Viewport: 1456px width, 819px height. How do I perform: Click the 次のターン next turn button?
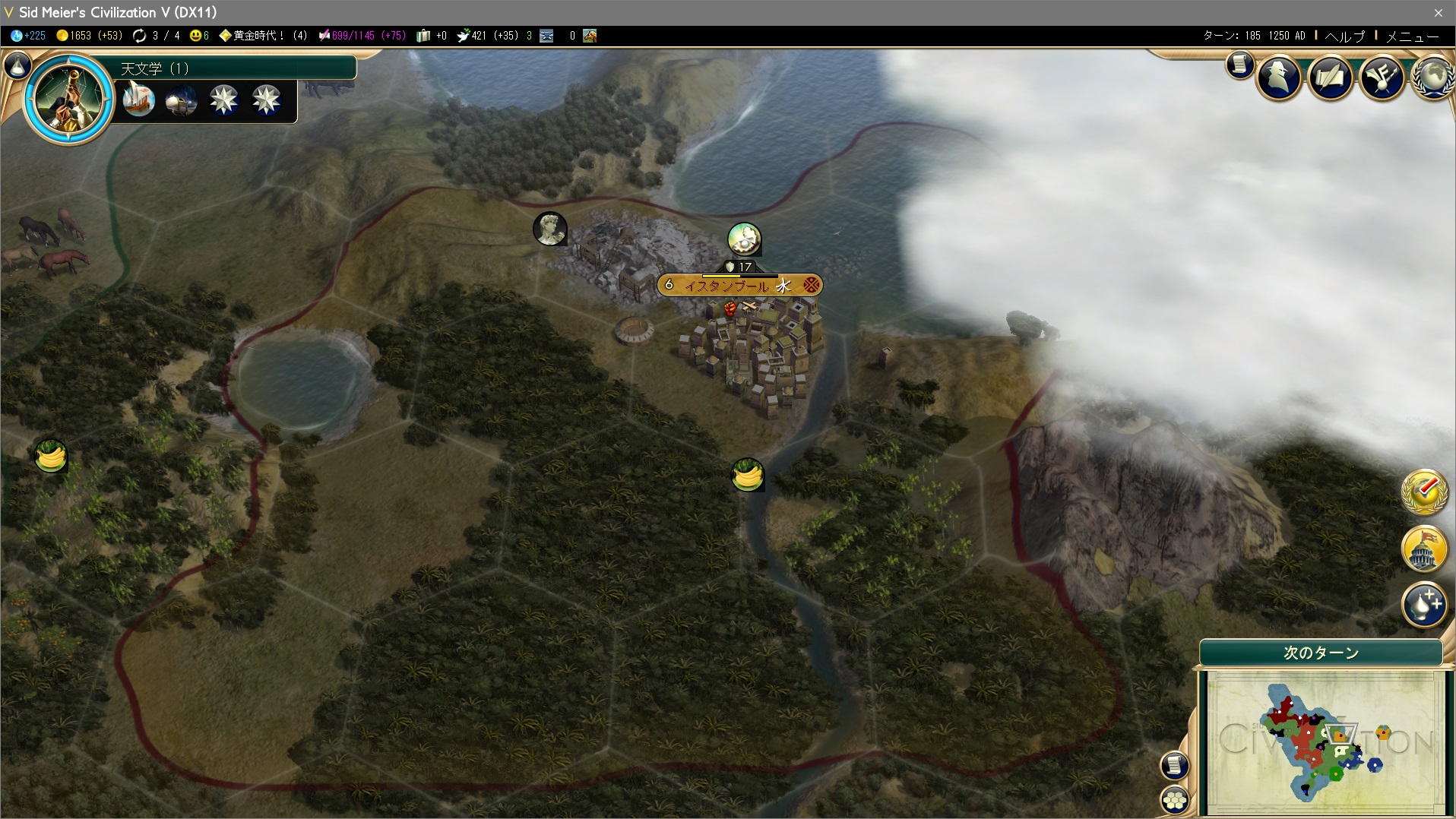(1321, 653)
